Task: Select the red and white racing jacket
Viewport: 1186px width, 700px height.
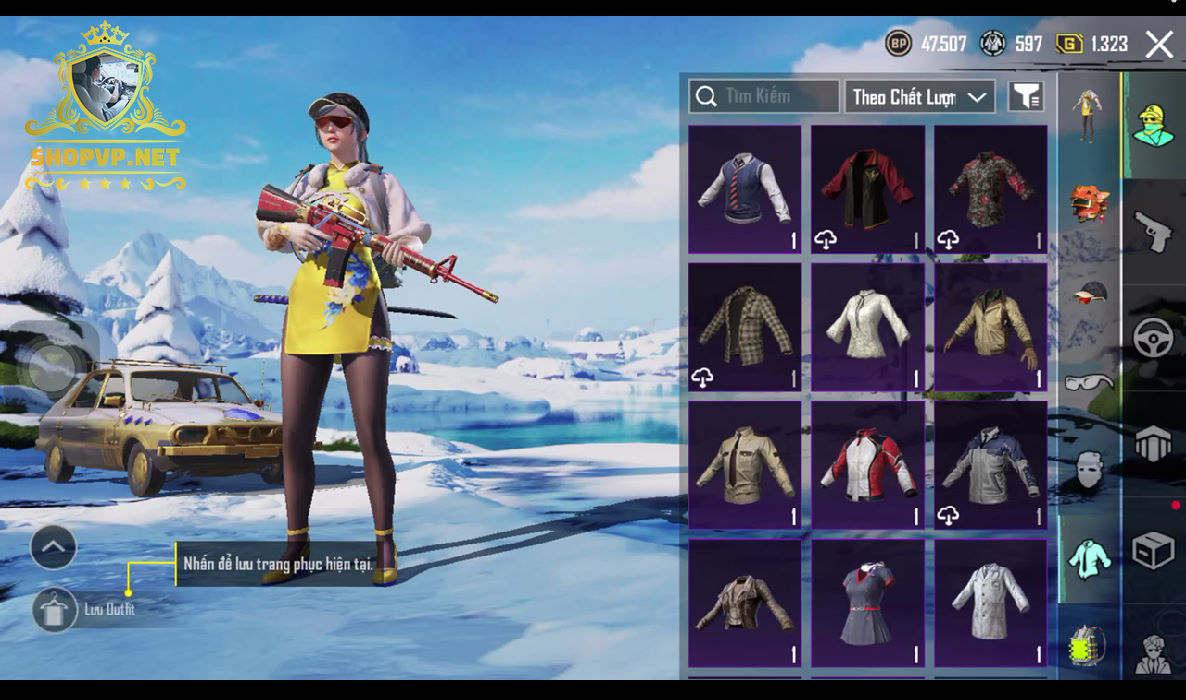Action: pos(868,465)
